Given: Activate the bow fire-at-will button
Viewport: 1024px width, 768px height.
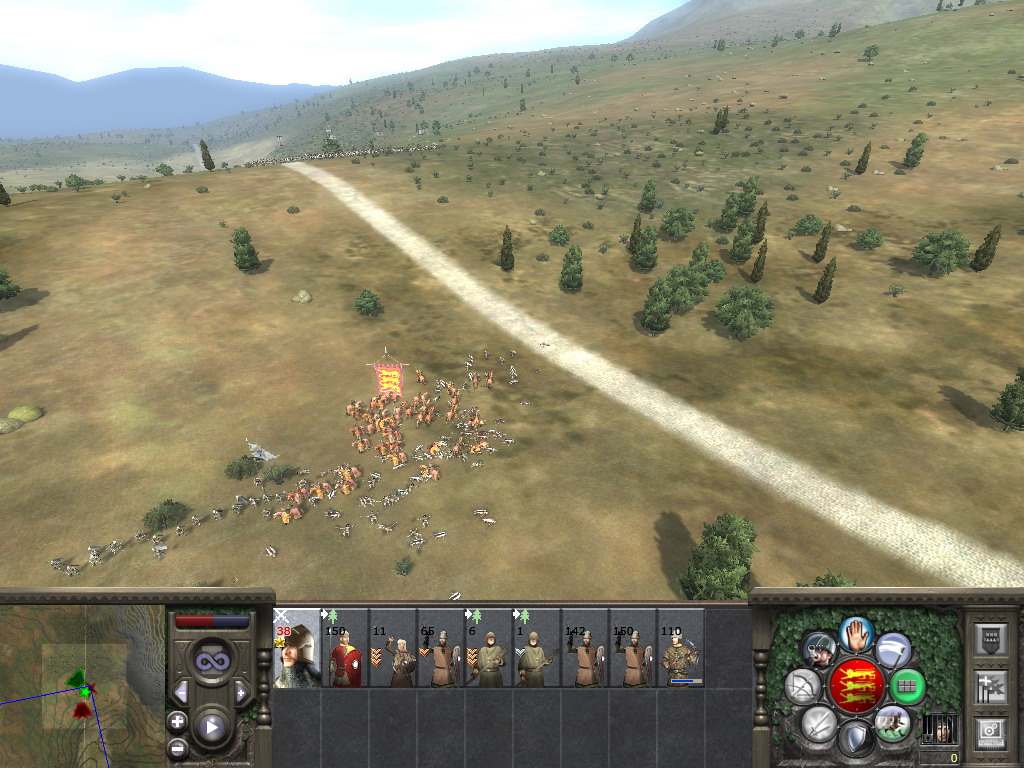Looking at the screenshot, I should 802,686.
